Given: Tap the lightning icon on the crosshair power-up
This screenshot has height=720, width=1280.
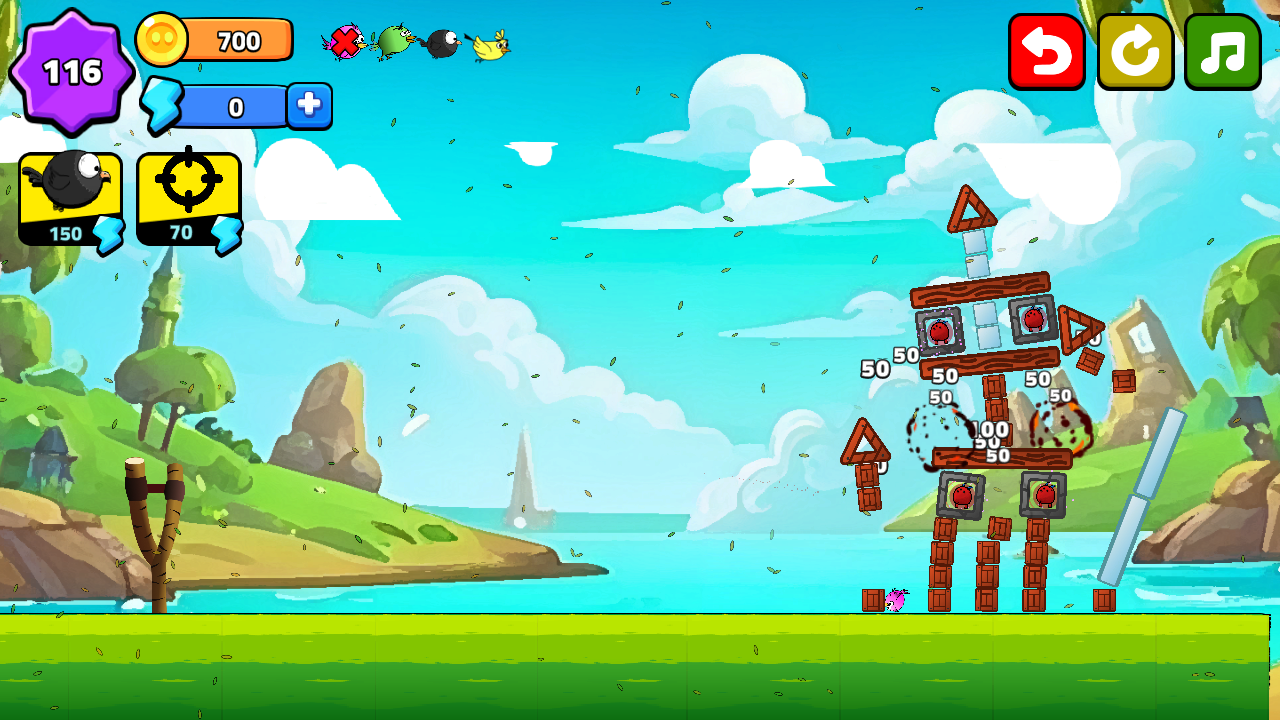Looking at the screenshot, I should [x=225, y=232].
